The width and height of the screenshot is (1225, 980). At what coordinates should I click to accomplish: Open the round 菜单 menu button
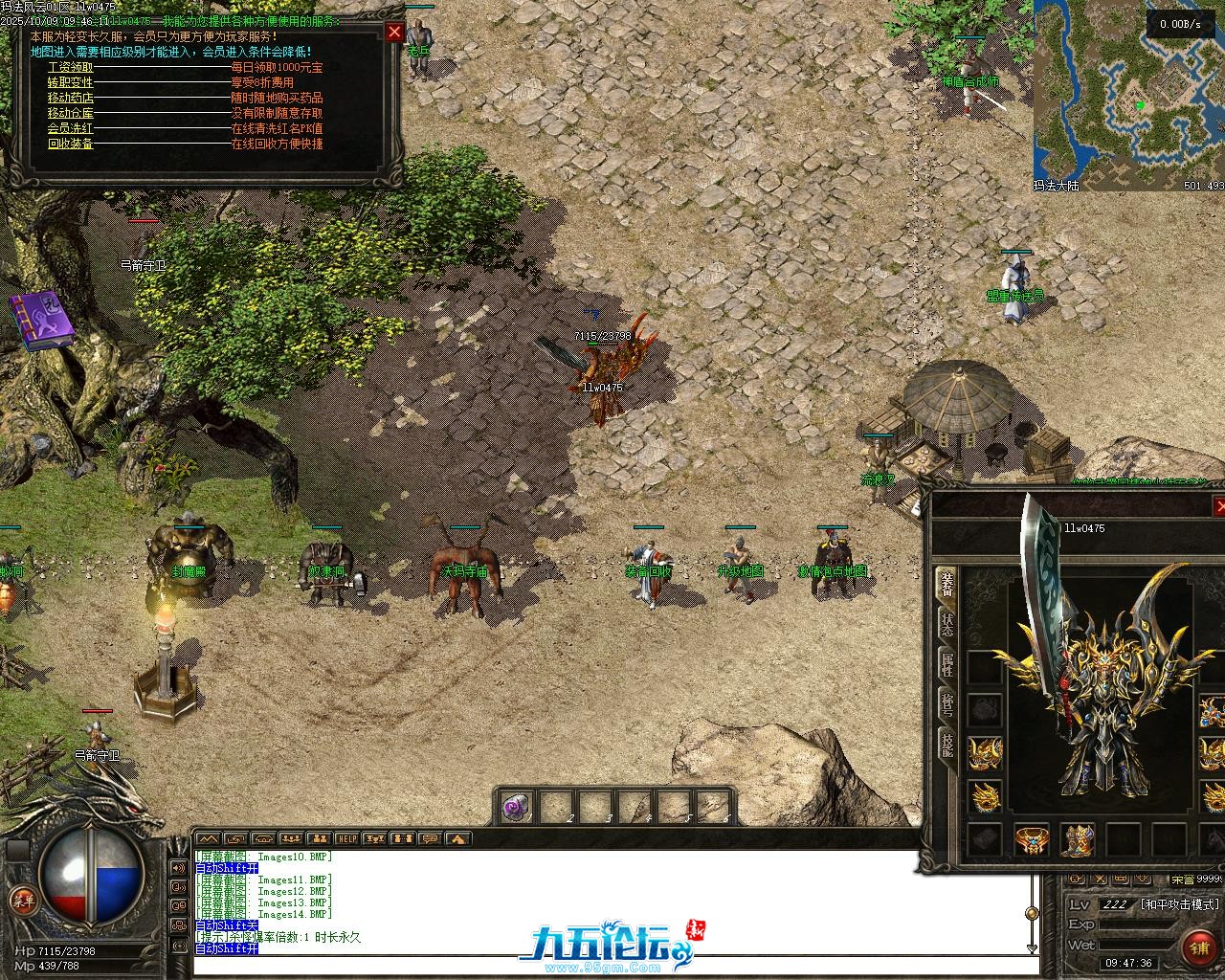[x=21, y=901]
